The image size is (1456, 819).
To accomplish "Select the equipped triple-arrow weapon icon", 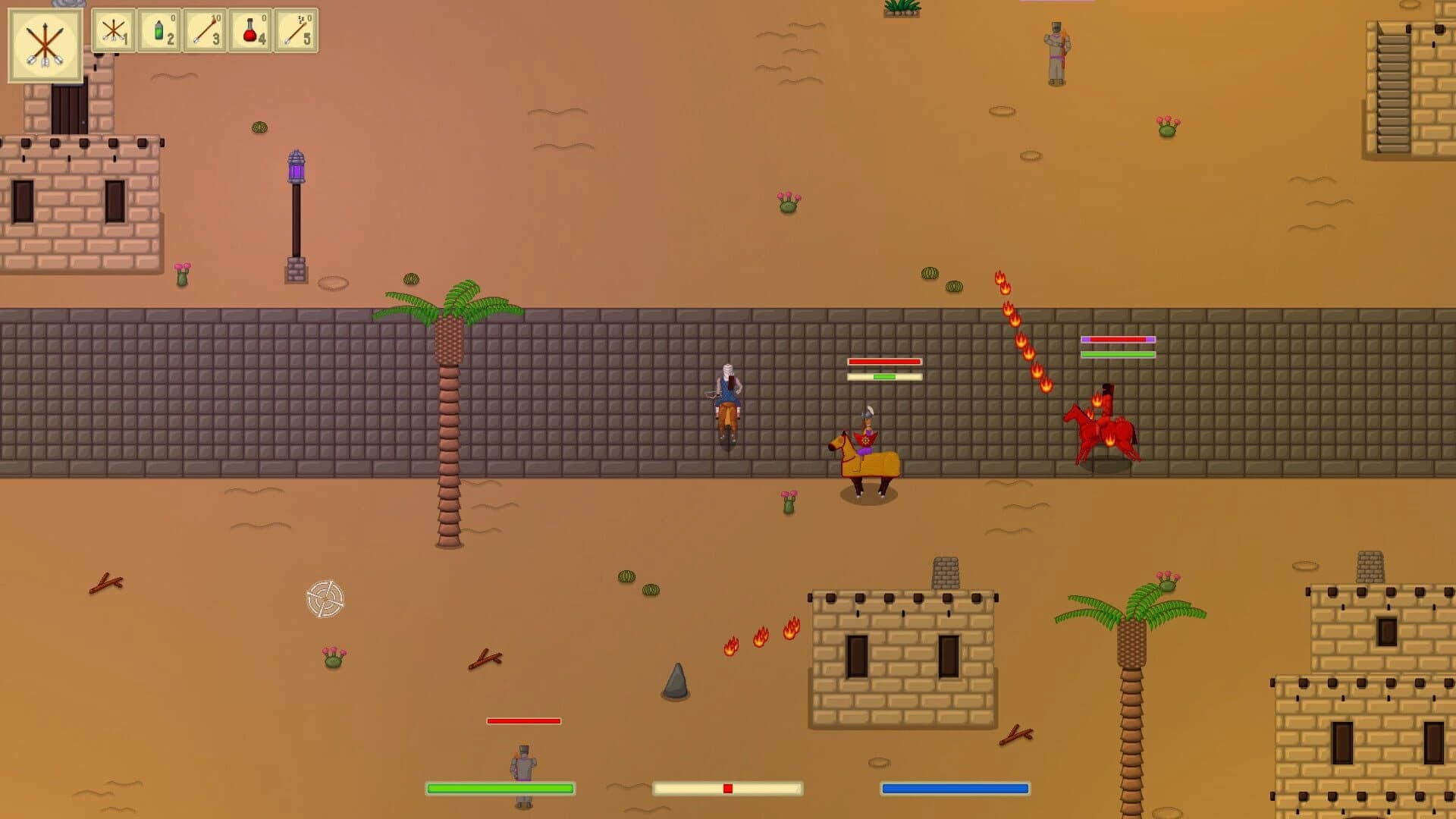I will click(x=43, y=42).
